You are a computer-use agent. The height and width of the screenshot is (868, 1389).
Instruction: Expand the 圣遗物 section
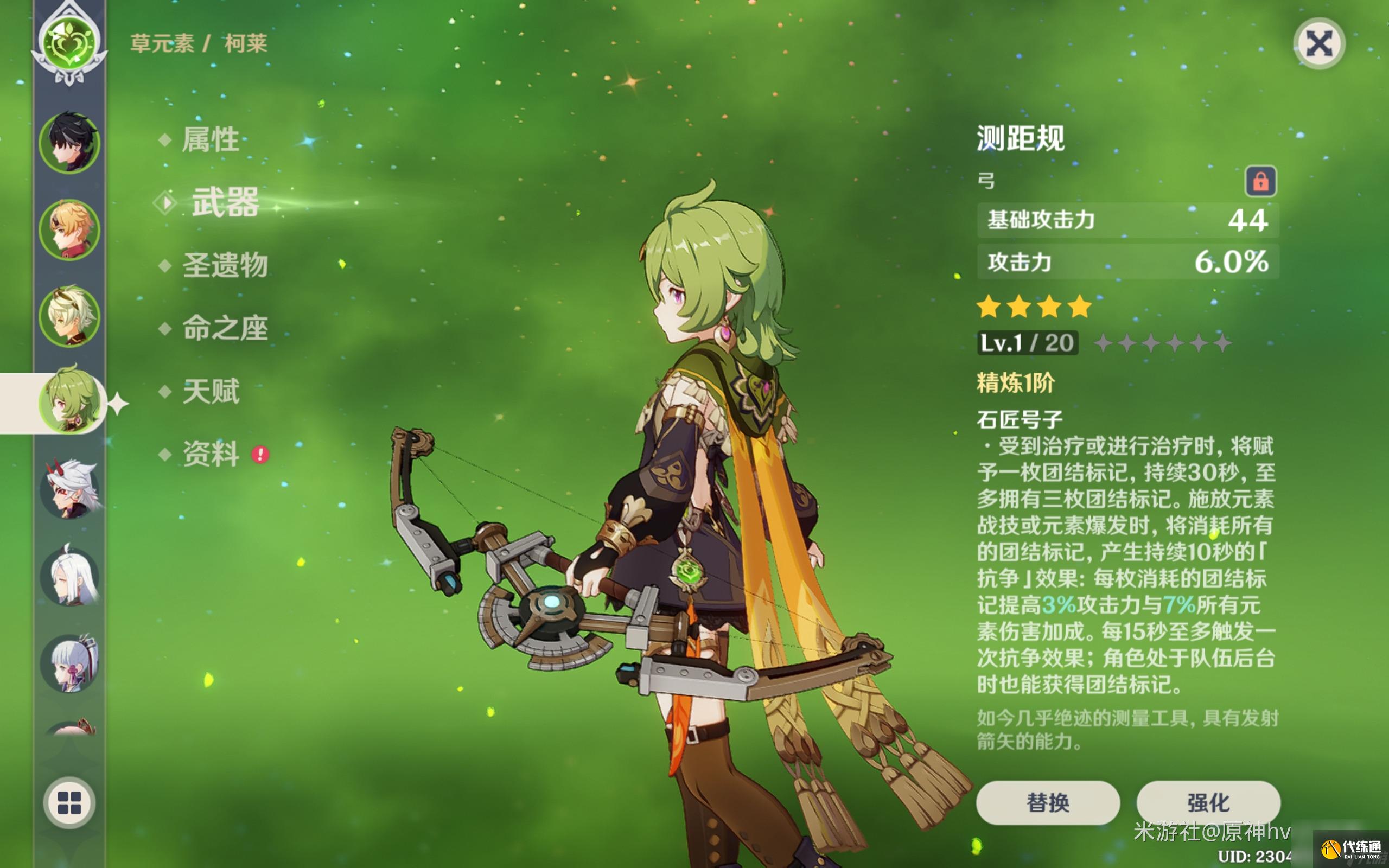coord(226,265)
